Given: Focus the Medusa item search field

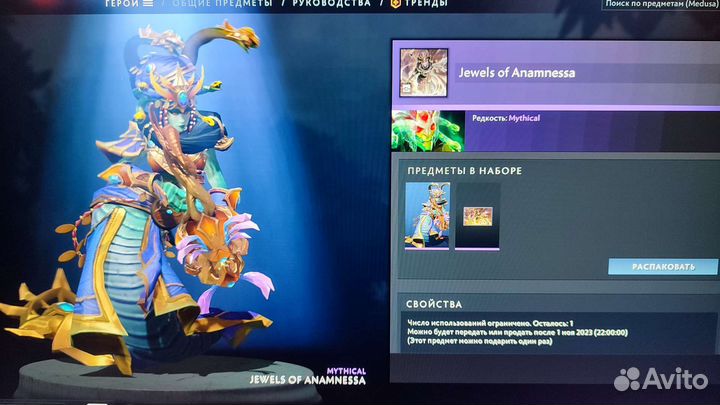Looking at the screenshot, I should [x=661, y=4].
